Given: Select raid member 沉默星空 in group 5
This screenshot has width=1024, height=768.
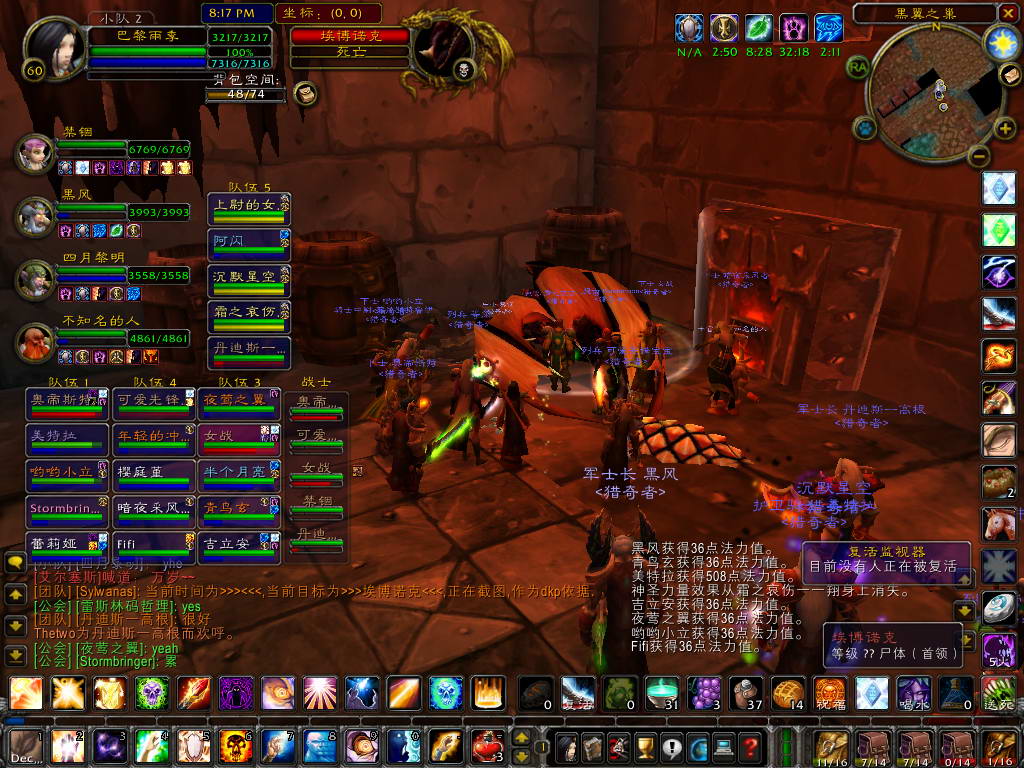Looking at the screenshot, I should pyautogui.click(x=249, y=277).
